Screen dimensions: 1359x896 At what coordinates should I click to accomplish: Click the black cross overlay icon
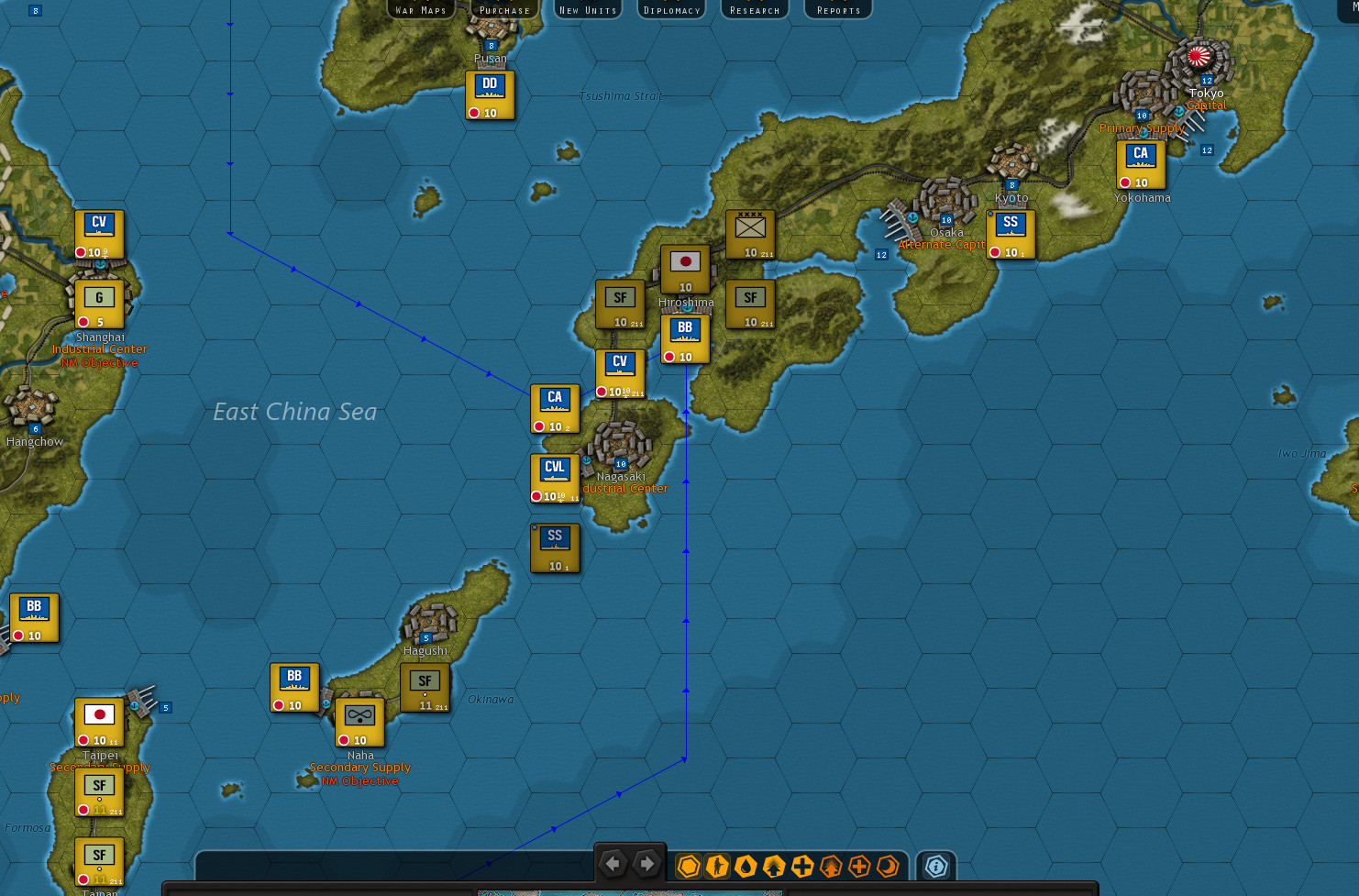click(801, 866)
